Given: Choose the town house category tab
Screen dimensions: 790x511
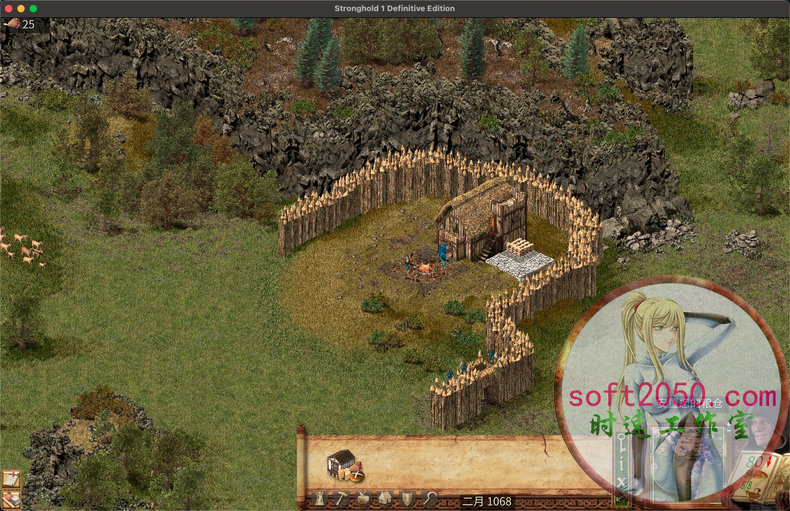Looking at the screenshot, I should tap(385, 499).
